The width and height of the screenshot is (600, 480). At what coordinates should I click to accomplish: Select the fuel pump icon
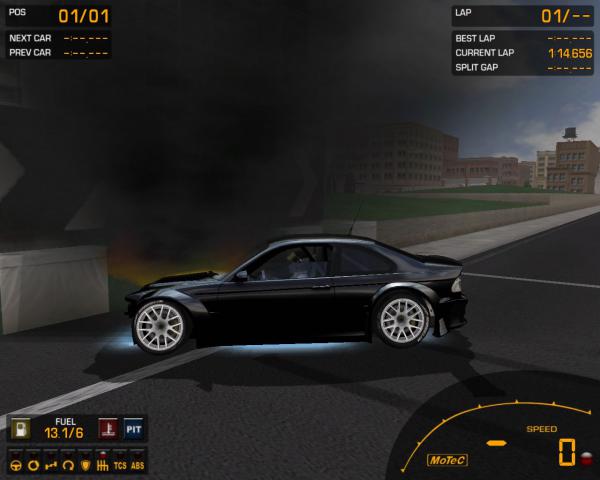[20, 430]
